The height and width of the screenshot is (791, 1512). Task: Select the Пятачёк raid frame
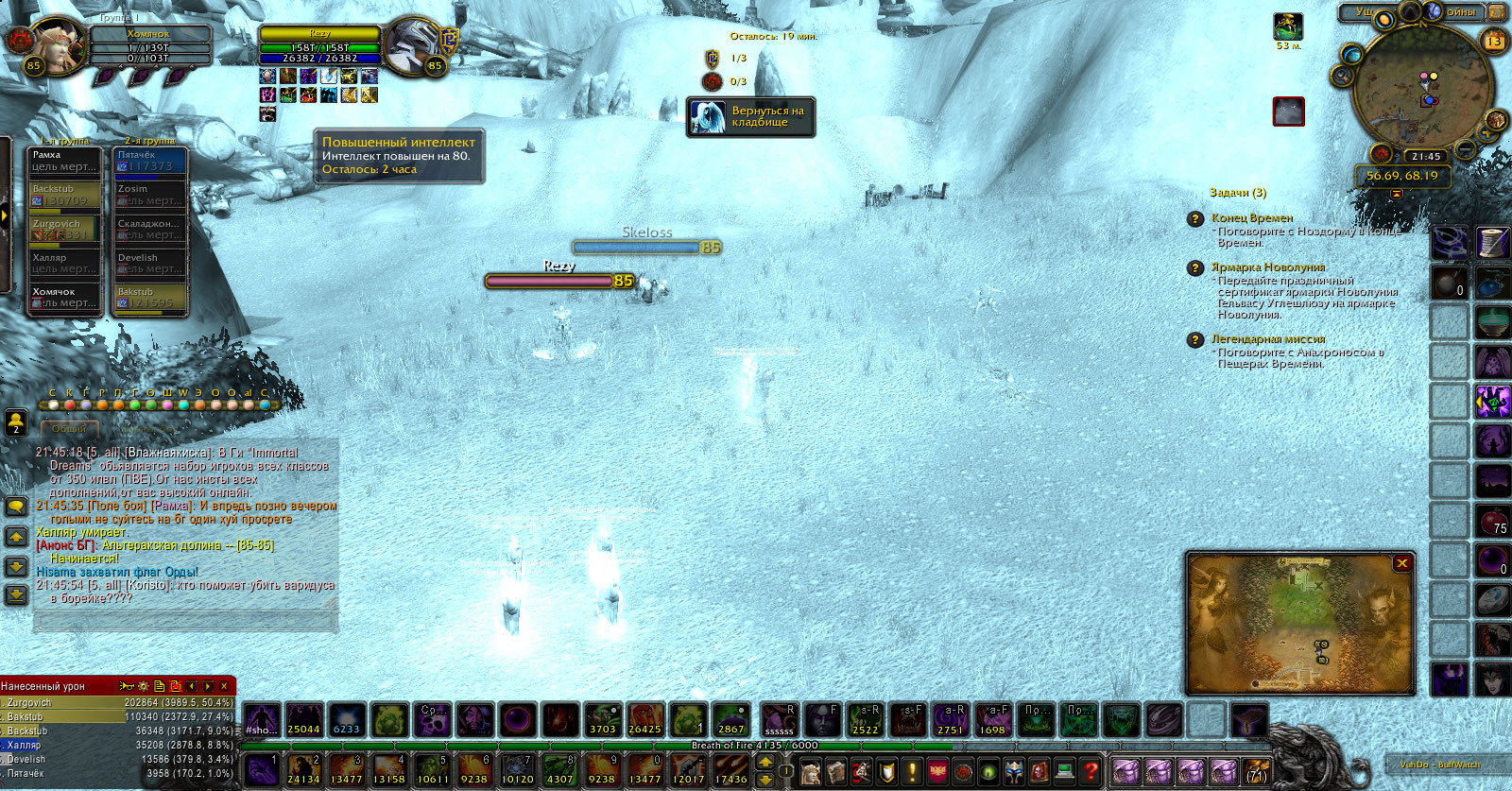149,161
